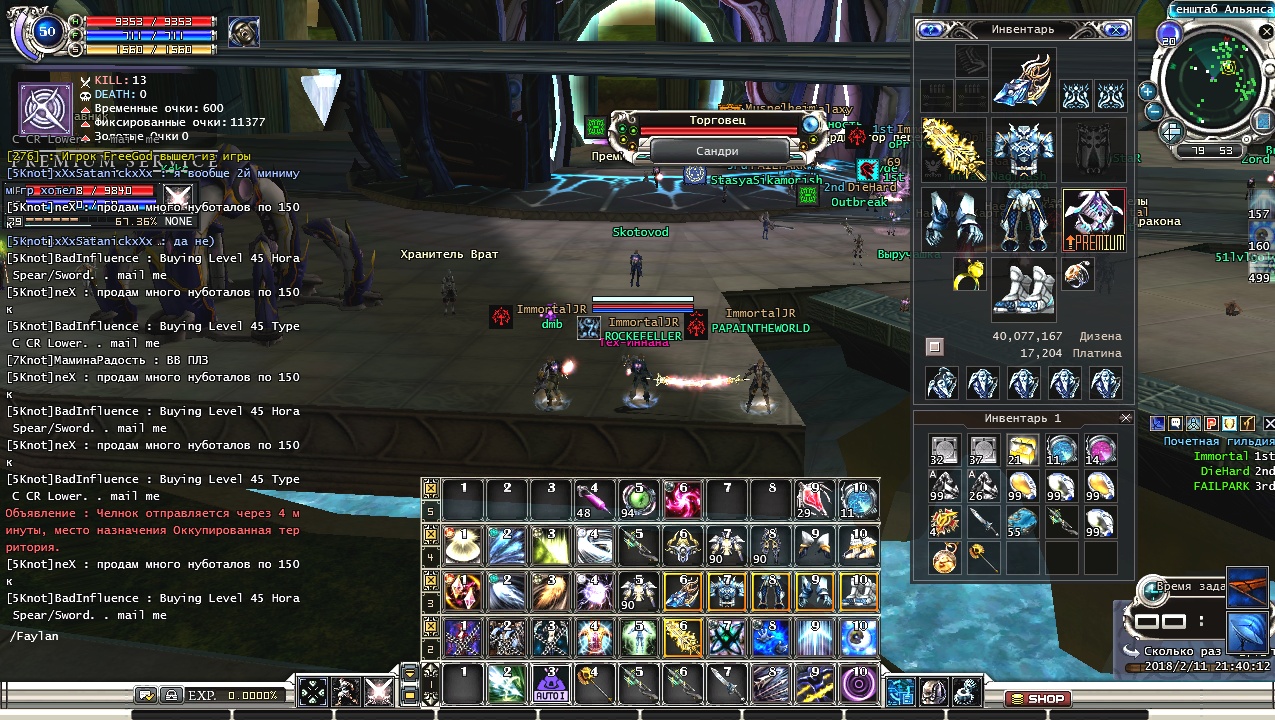Close the Инвентарь 1 bag window
This screenshot has height=720, width=1275.
pos(1126,418)
